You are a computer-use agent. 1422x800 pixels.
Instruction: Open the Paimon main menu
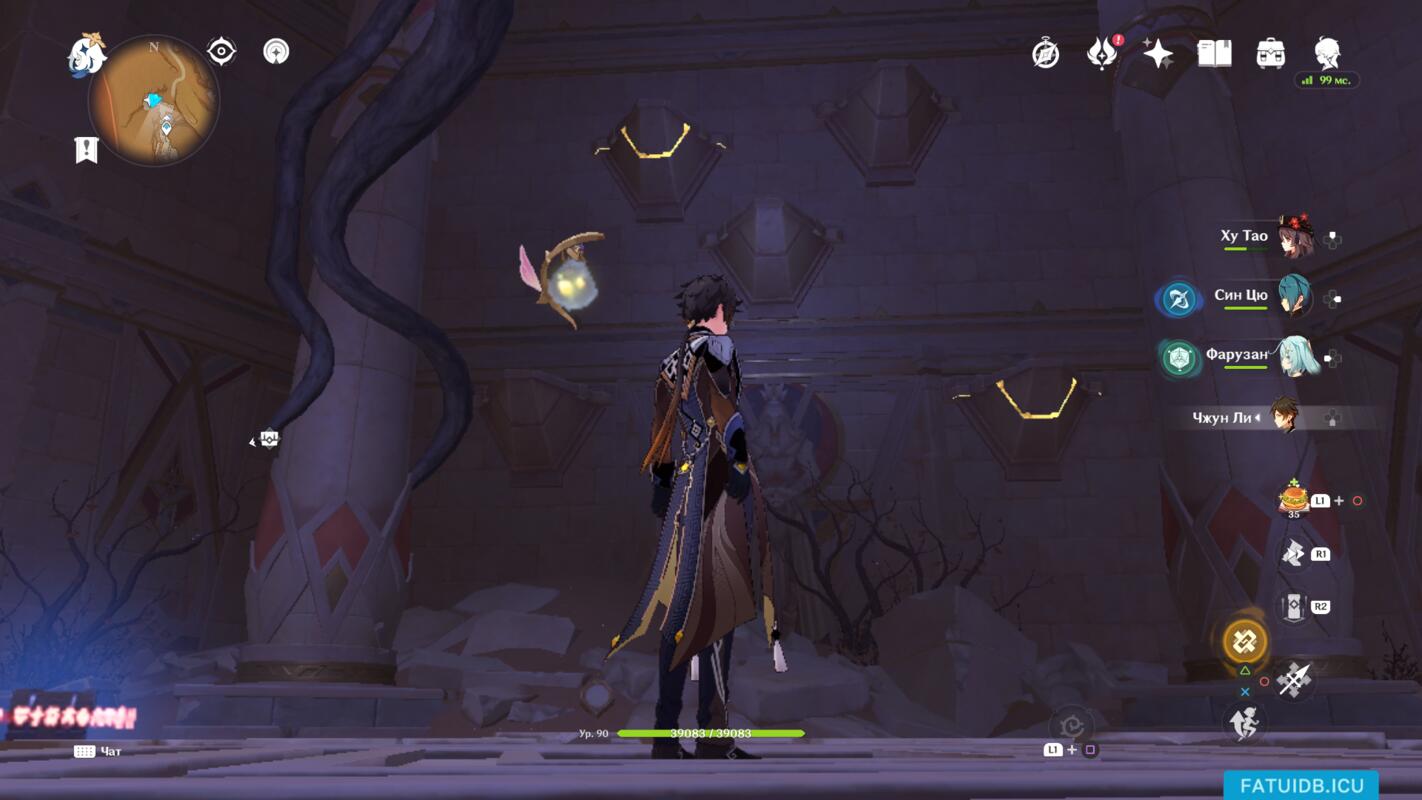tap(86, 54)
